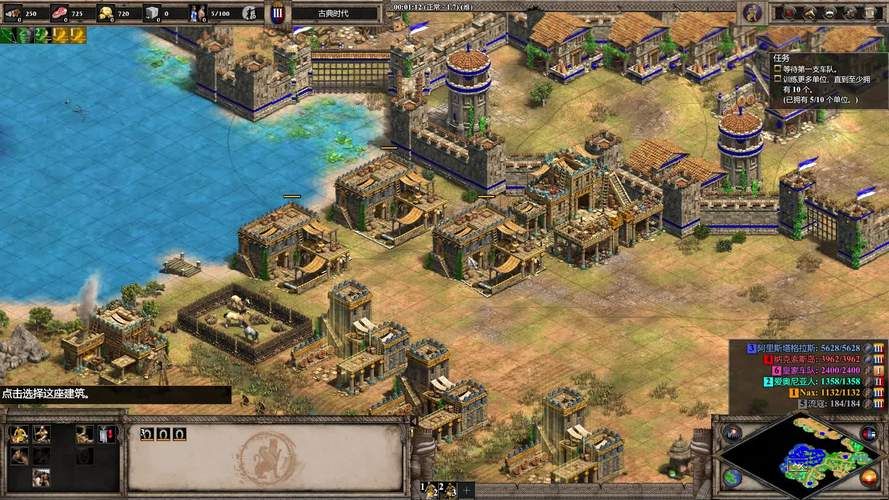
Task: Click the food resource icon
Action: [59, 13]
